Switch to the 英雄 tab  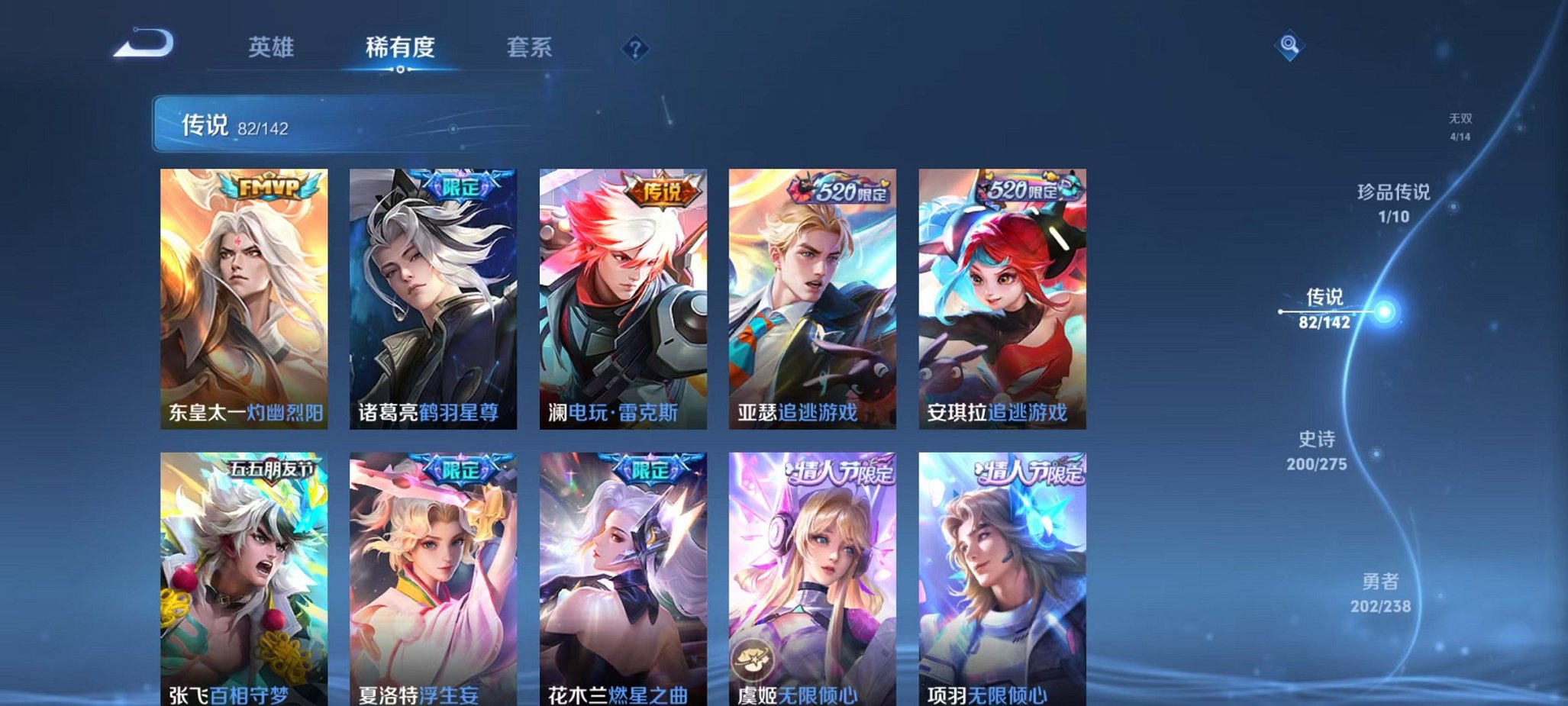tap(272, 47)
